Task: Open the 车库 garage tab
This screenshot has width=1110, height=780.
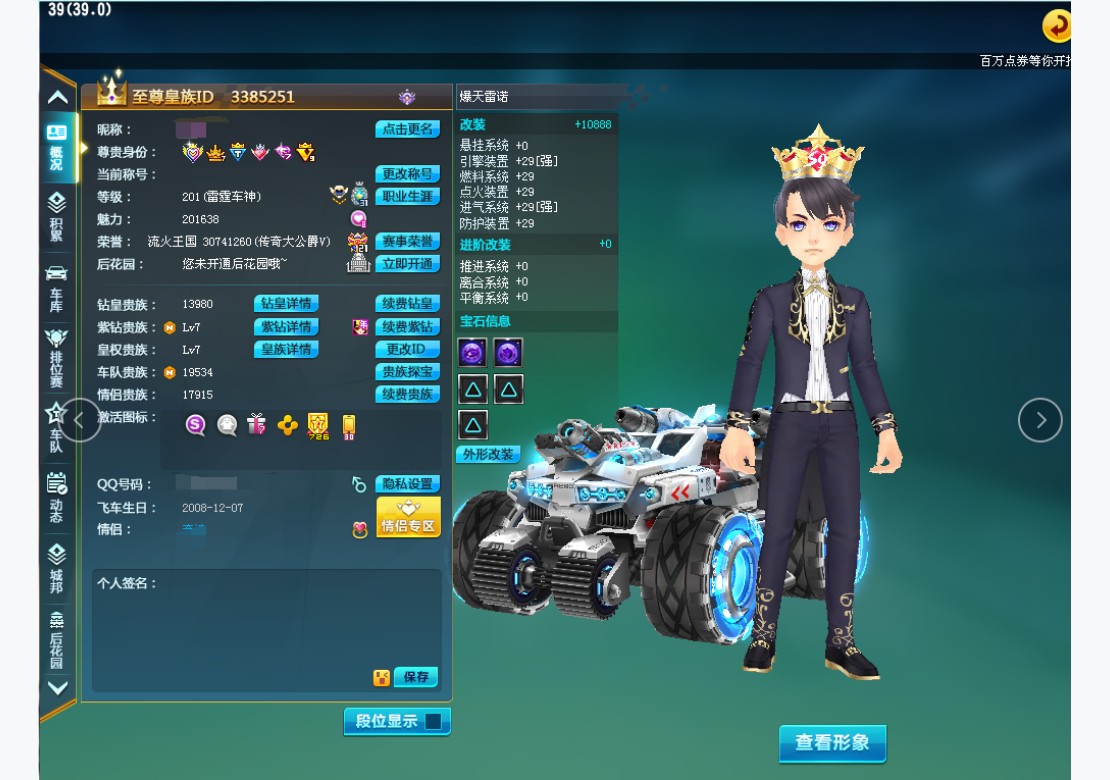Action: pos(57,288)
